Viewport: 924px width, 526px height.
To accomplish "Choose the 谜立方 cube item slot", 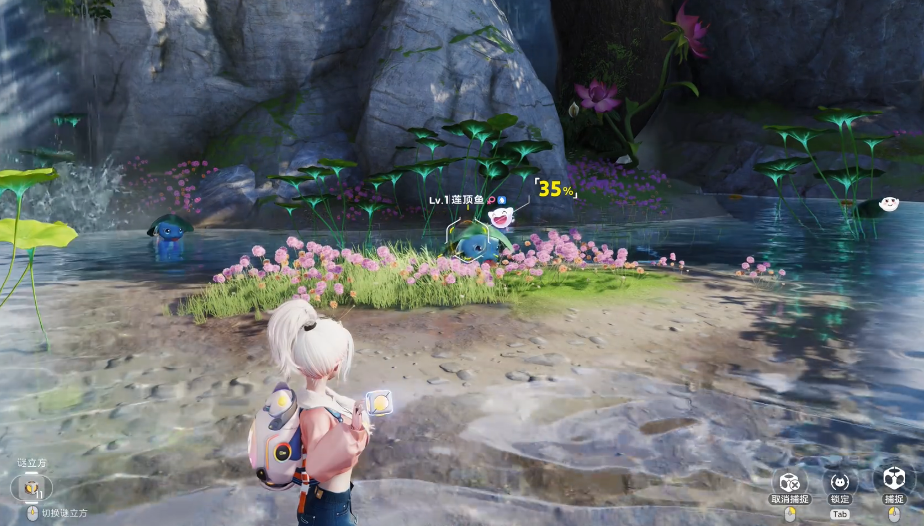I will point(31,488).
